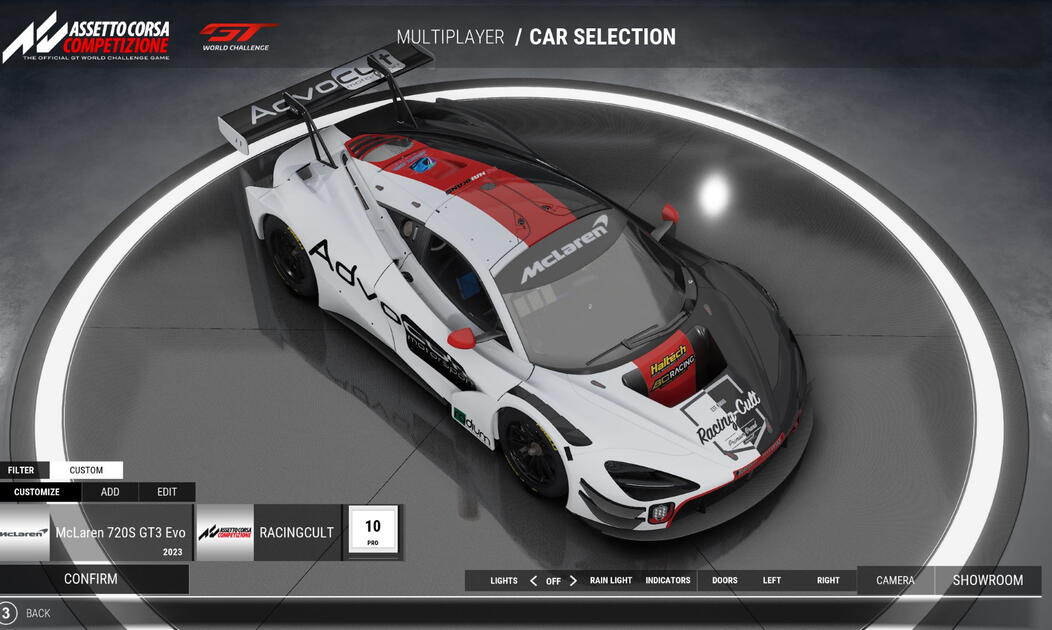The width and height of the screenshot is (1052, 630).
Task: Open the Left door
Action: click(x=772, y=581)
